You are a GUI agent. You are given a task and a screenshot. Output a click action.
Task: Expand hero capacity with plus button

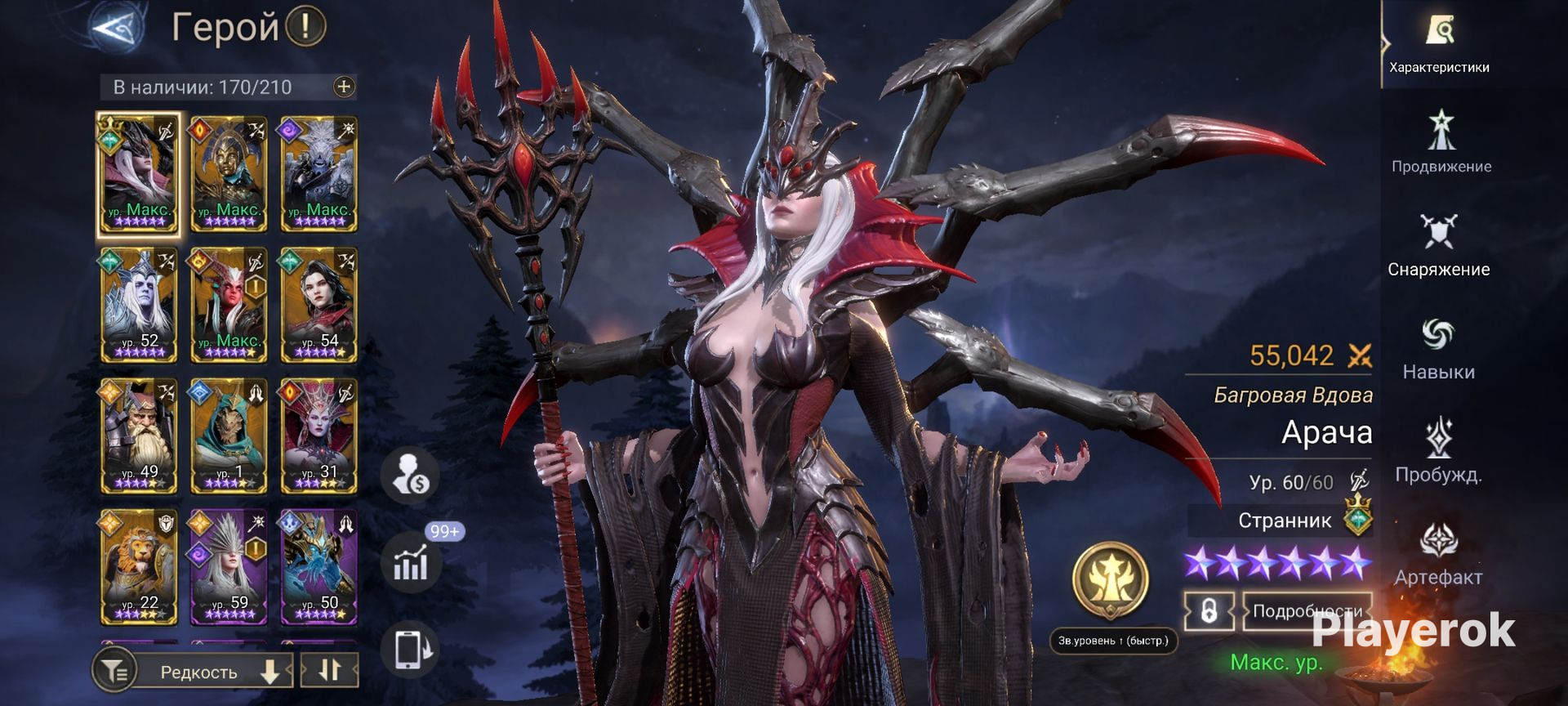pos(344,87)
